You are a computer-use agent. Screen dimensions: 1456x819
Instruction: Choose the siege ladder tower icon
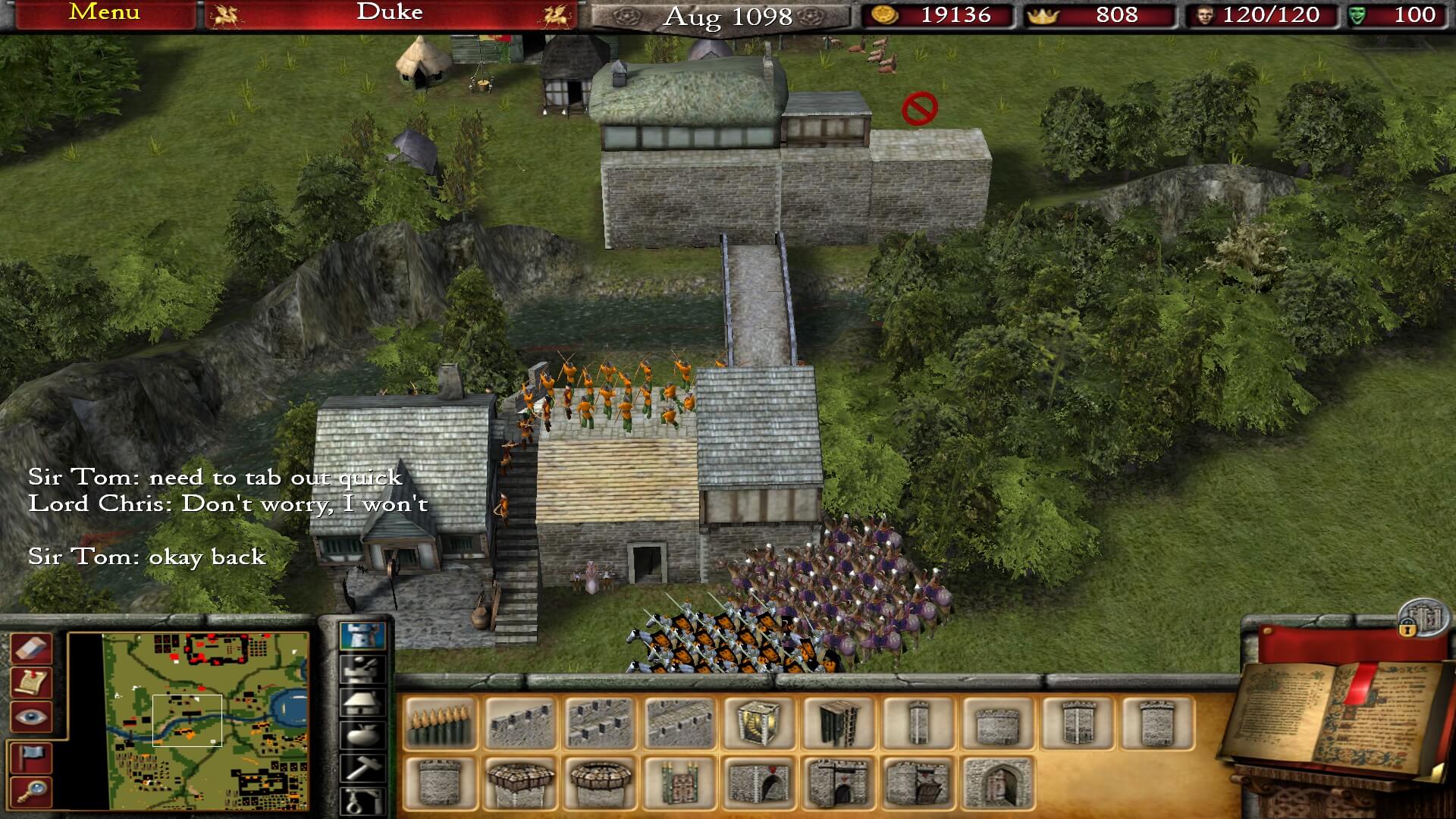[839, 723]
